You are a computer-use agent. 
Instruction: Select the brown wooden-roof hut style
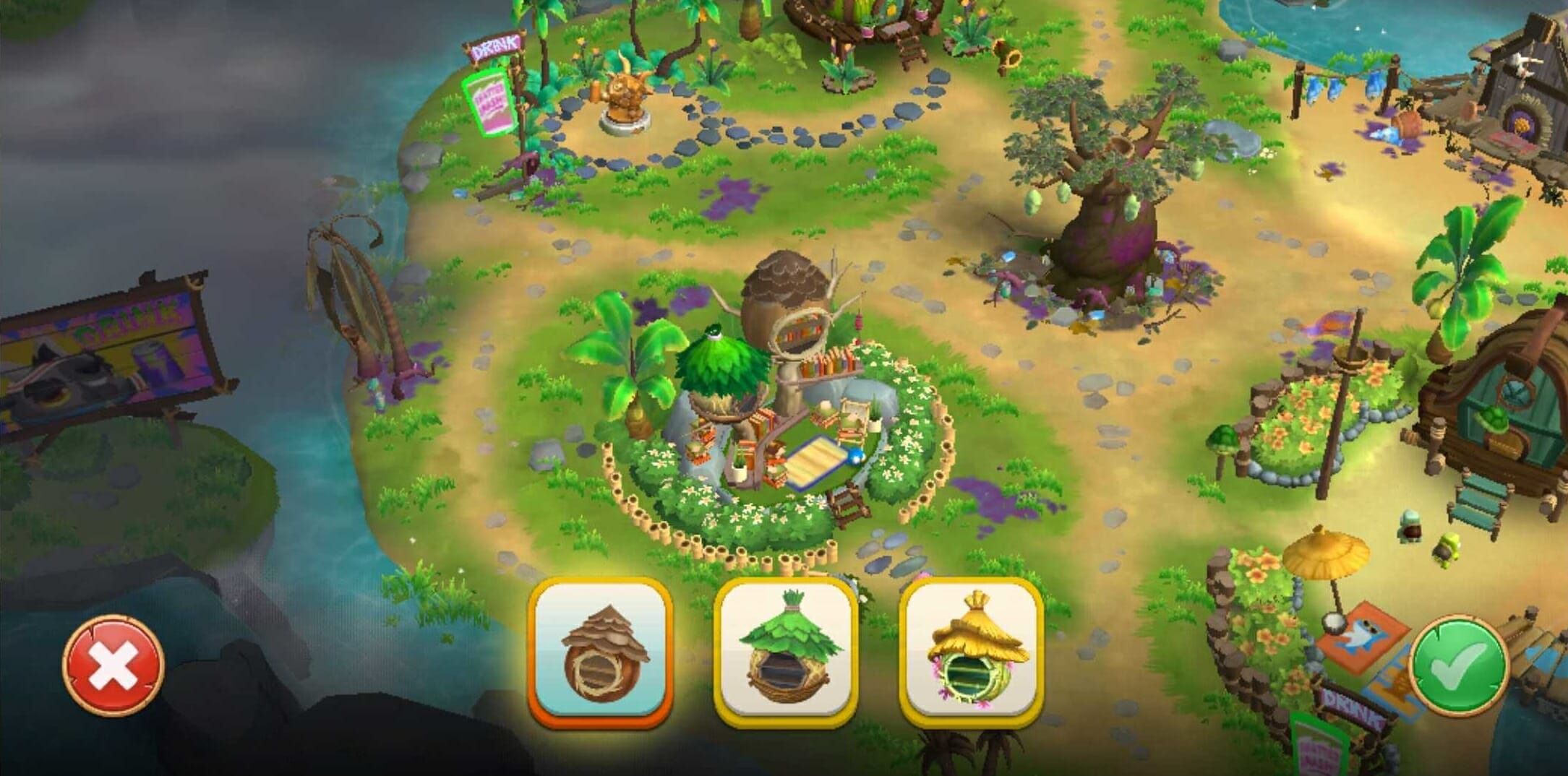click(x=601, y=653)
